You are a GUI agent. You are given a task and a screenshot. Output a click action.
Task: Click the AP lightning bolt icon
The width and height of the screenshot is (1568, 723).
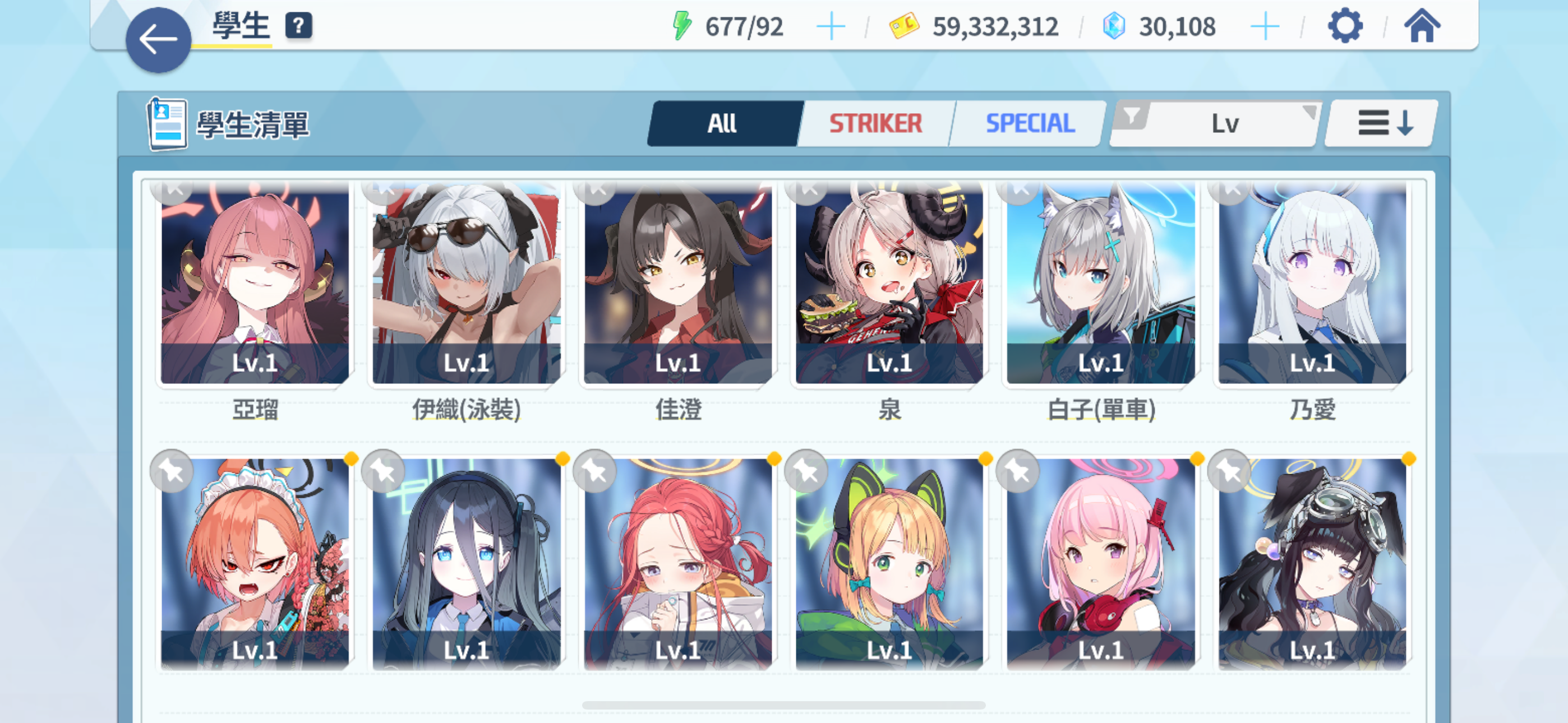tap(682, 24)
